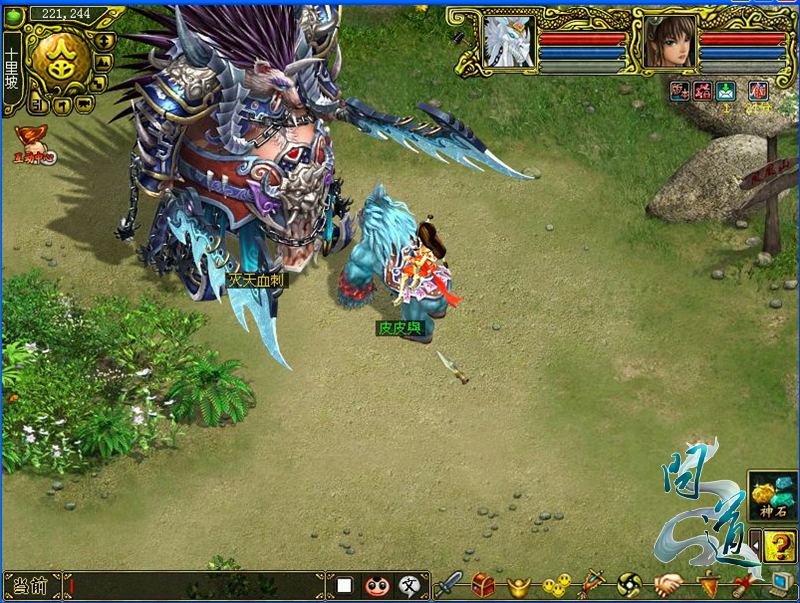Click the up-down arrows button beside minimap
800x603 pixels.
click(x=106, y=41)
